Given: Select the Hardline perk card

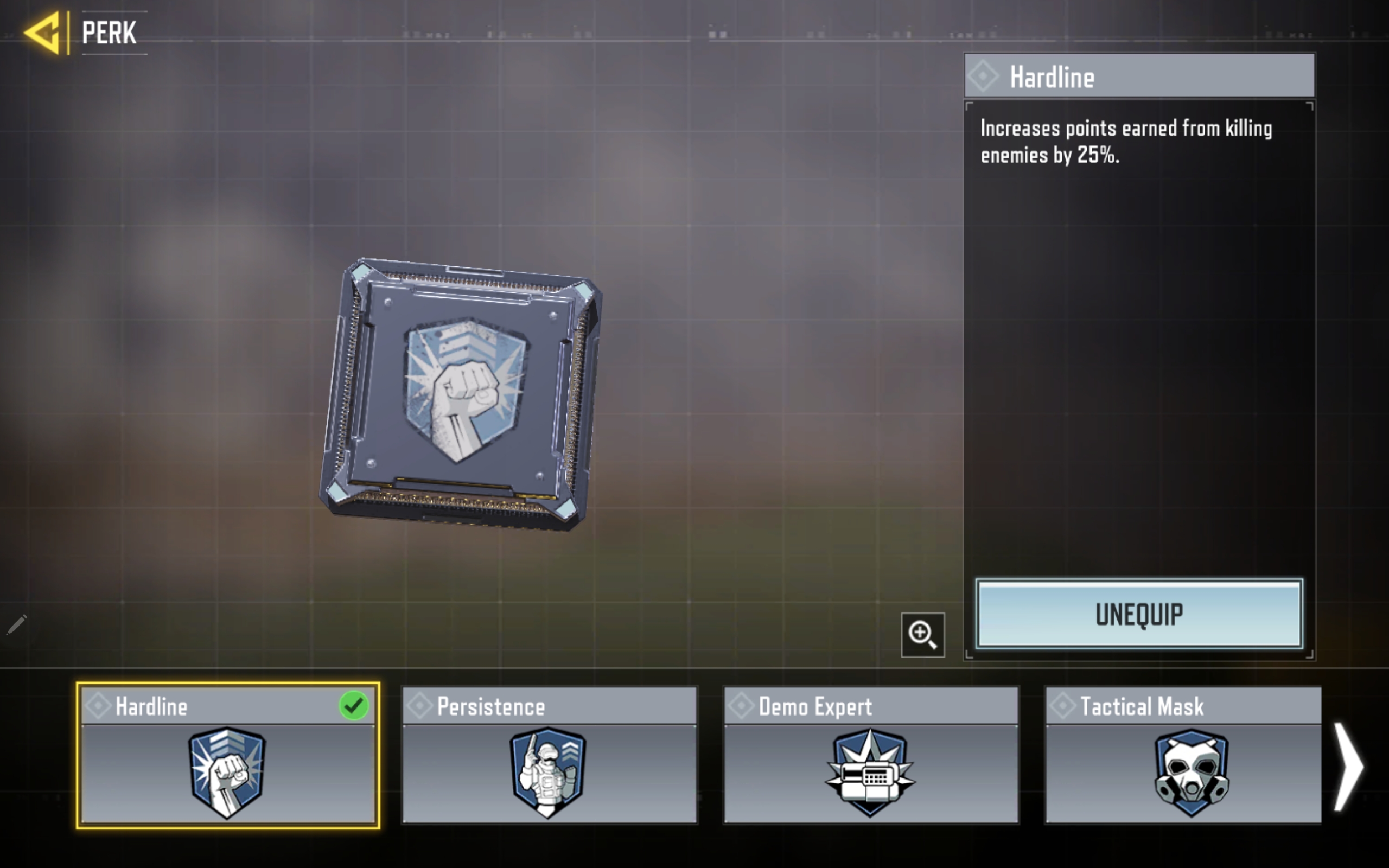Looking at the screenshot, I should point(228,755).
